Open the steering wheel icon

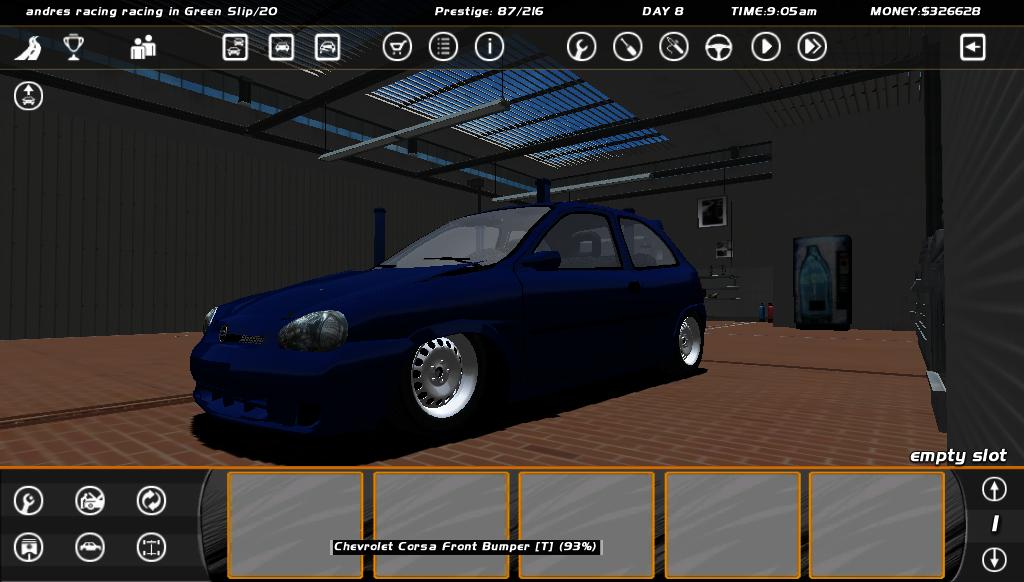[719, 47]
